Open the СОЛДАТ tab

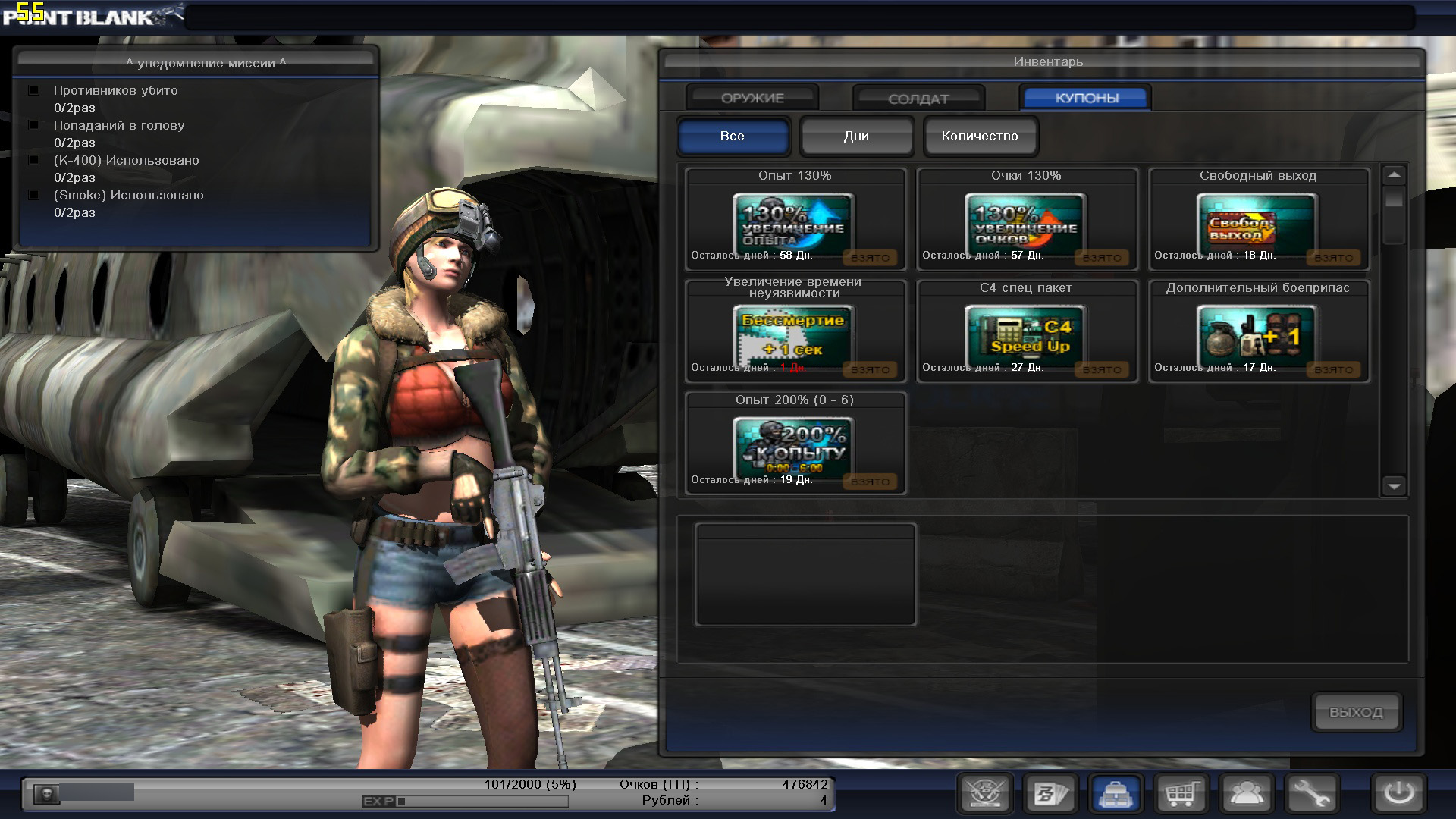click(918, 99)
